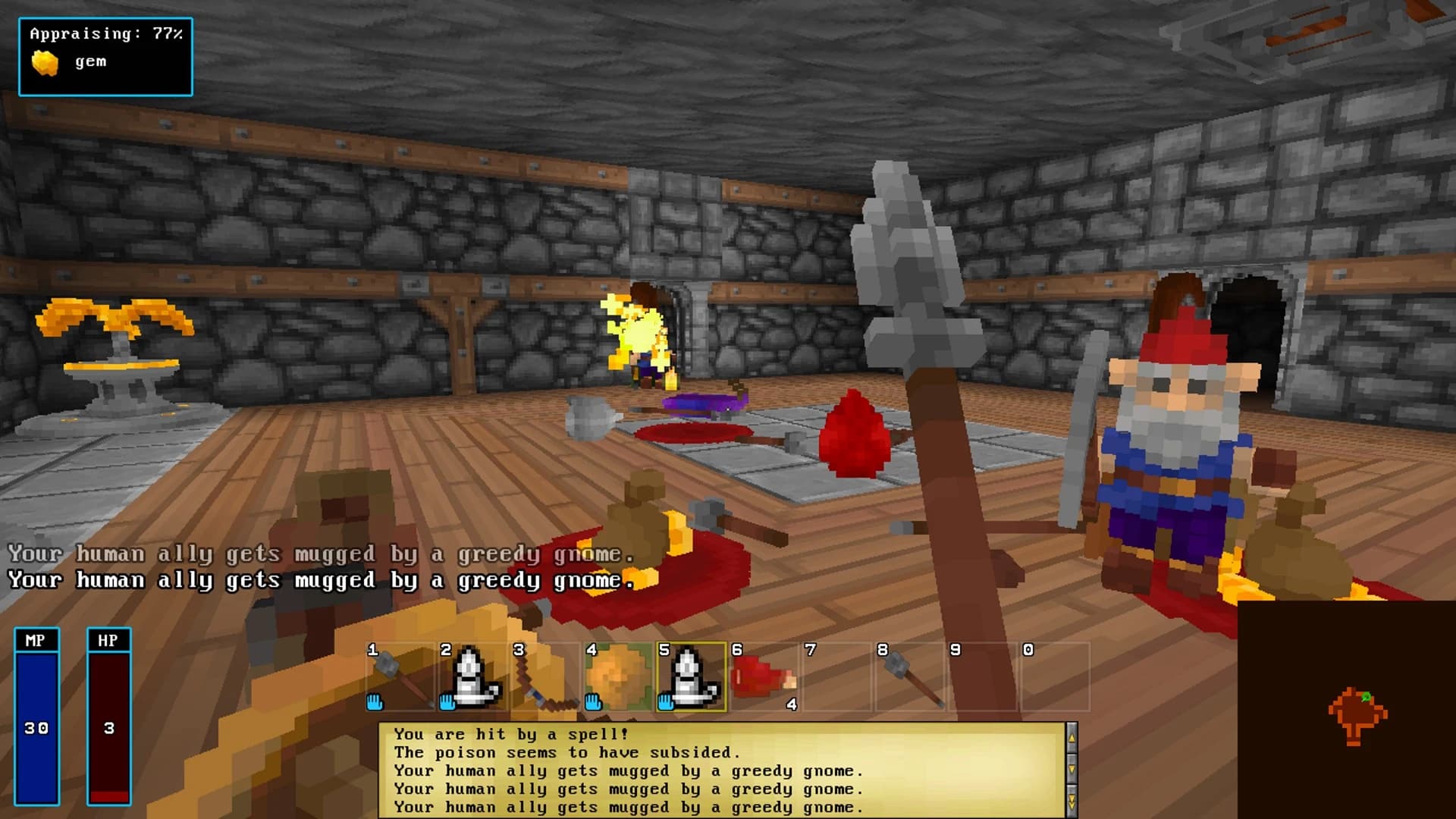
Task: Jump to newest messages with double-down arrow
Action: [x=1072, y=800]
